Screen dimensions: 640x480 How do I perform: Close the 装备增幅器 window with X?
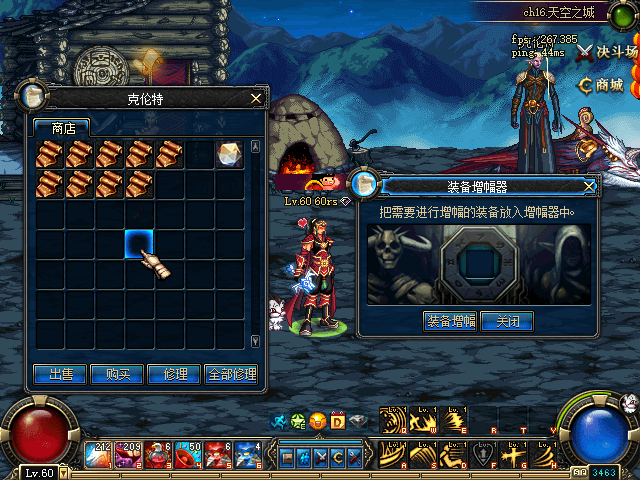tap(589, 186)
